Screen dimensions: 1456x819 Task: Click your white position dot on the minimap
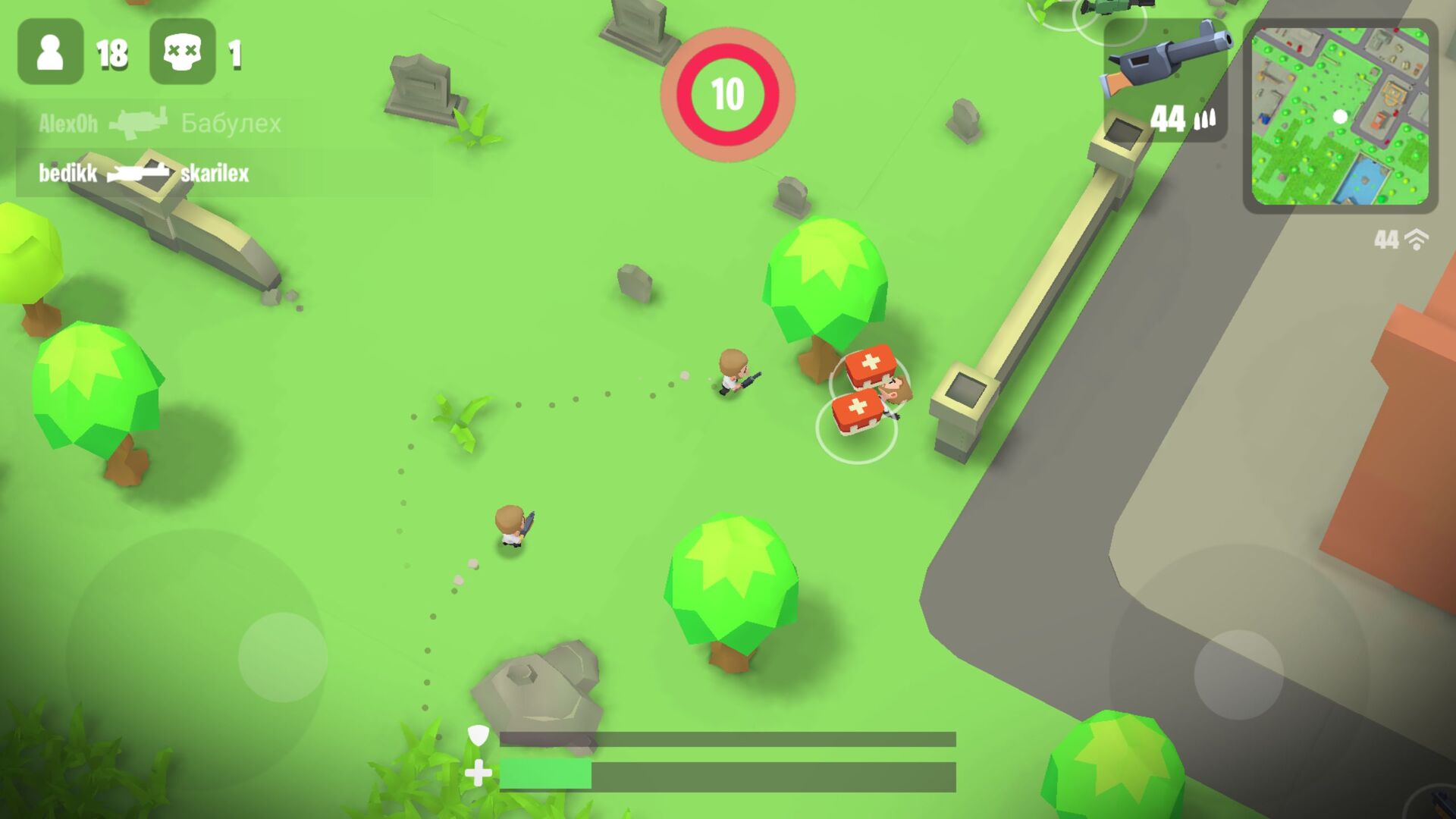point(1339,115)
